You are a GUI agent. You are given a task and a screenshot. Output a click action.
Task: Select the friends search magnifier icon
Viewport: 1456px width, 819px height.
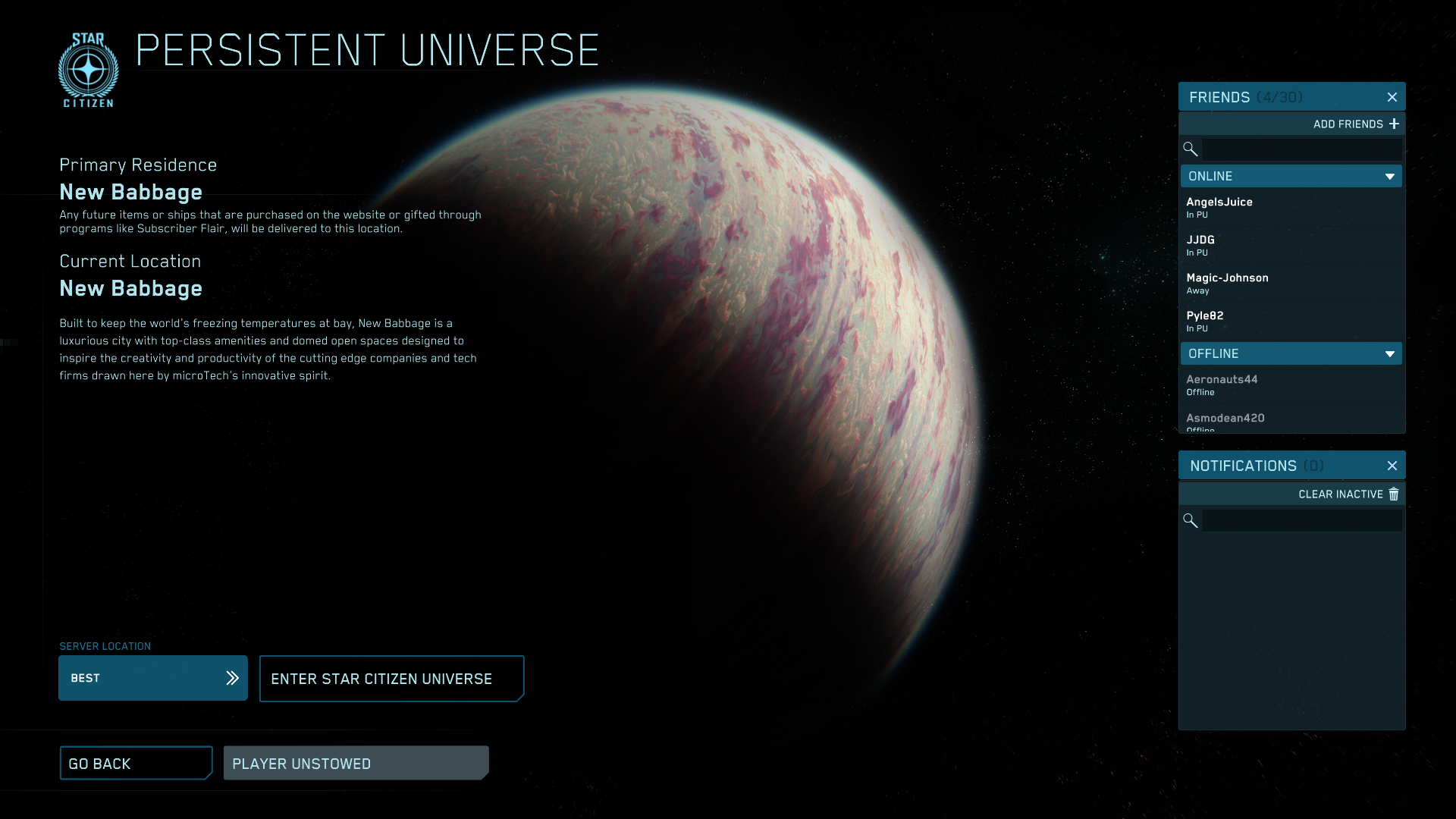tap(1190, 149)
